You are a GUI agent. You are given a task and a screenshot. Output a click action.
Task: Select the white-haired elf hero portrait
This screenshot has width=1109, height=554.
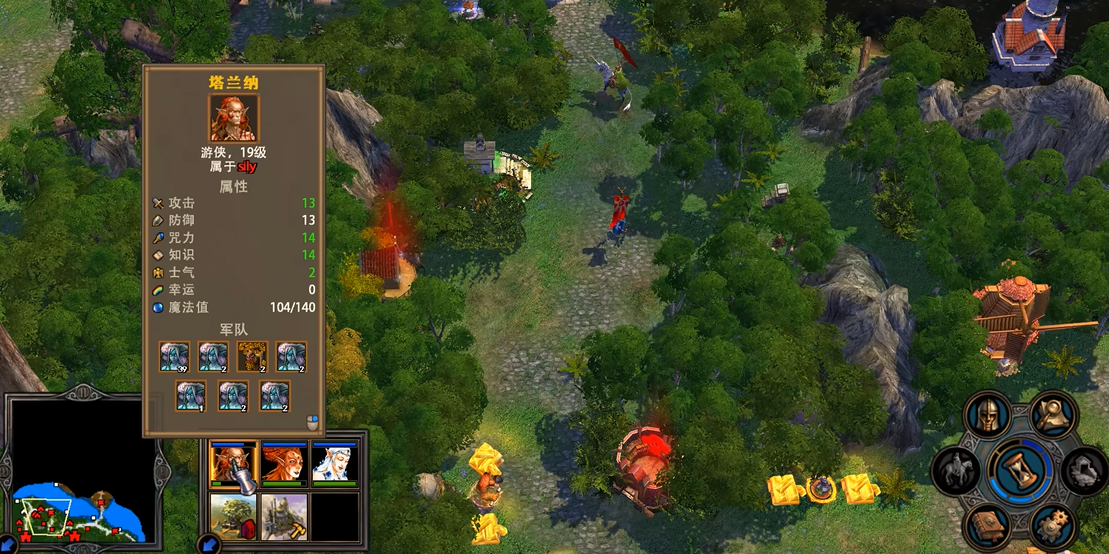click(335, 465)
